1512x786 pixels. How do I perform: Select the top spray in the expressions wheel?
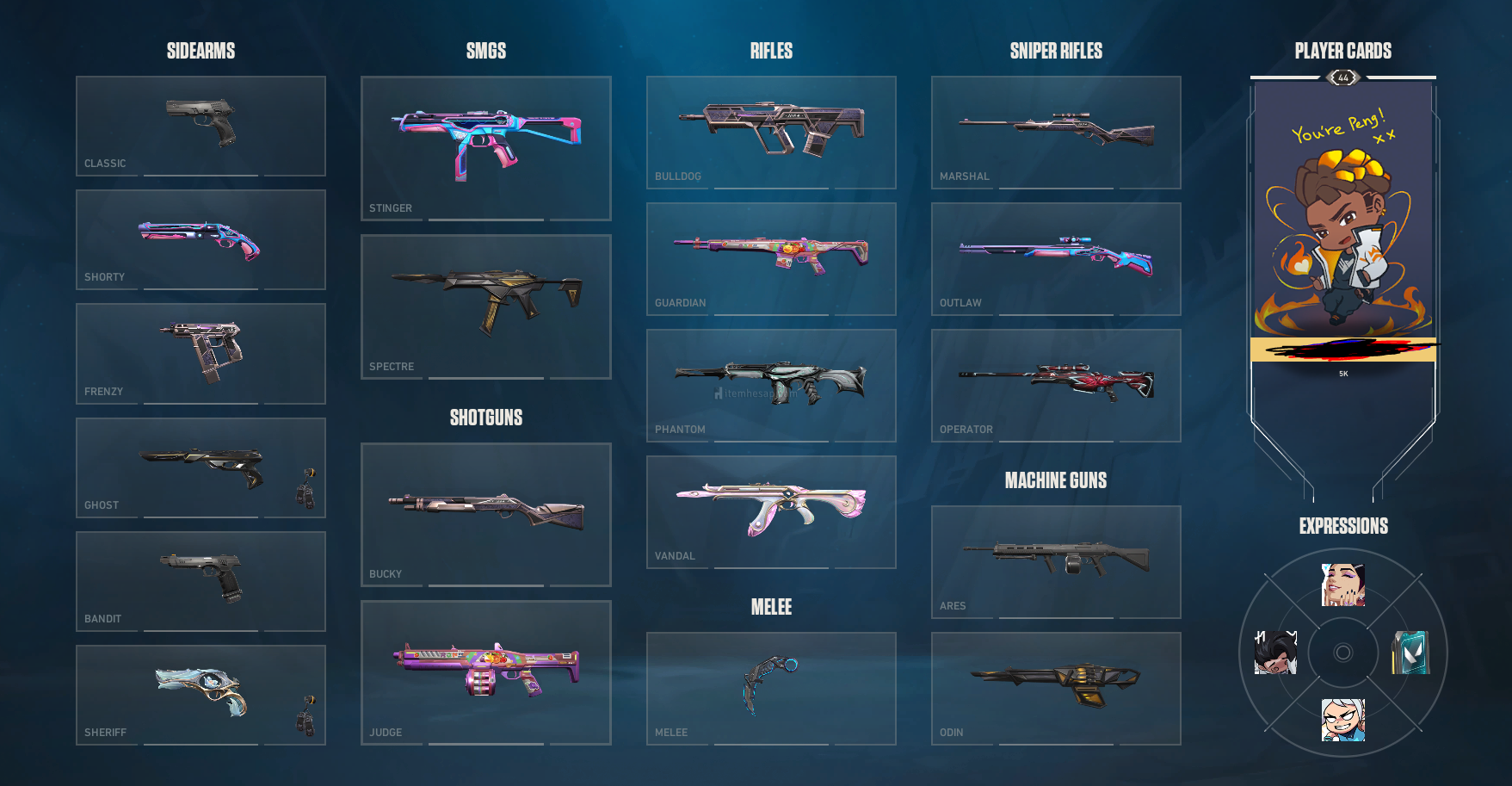1342,585
